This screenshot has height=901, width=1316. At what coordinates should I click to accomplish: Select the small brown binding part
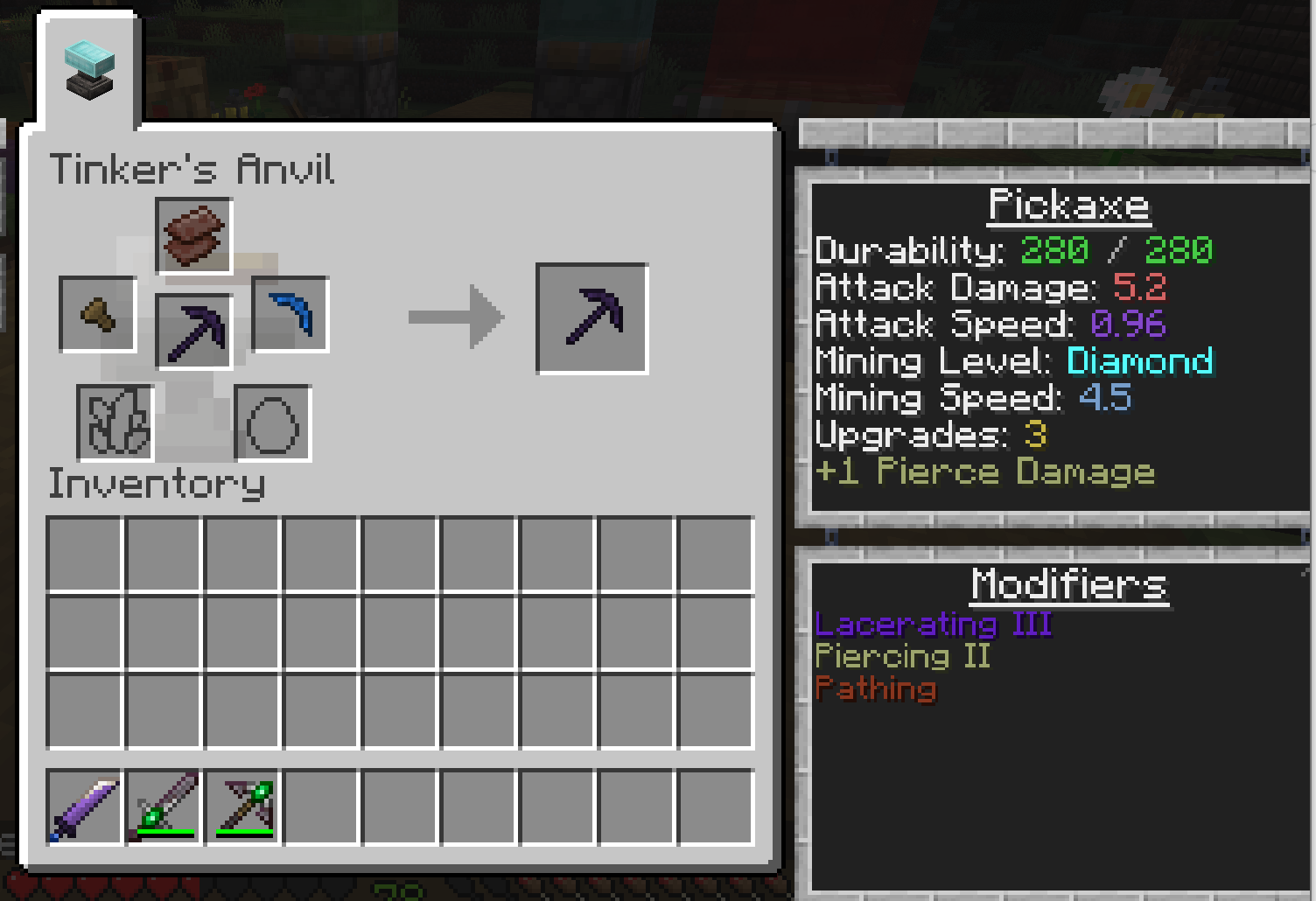pyautogui.click(x=98, y=314)
